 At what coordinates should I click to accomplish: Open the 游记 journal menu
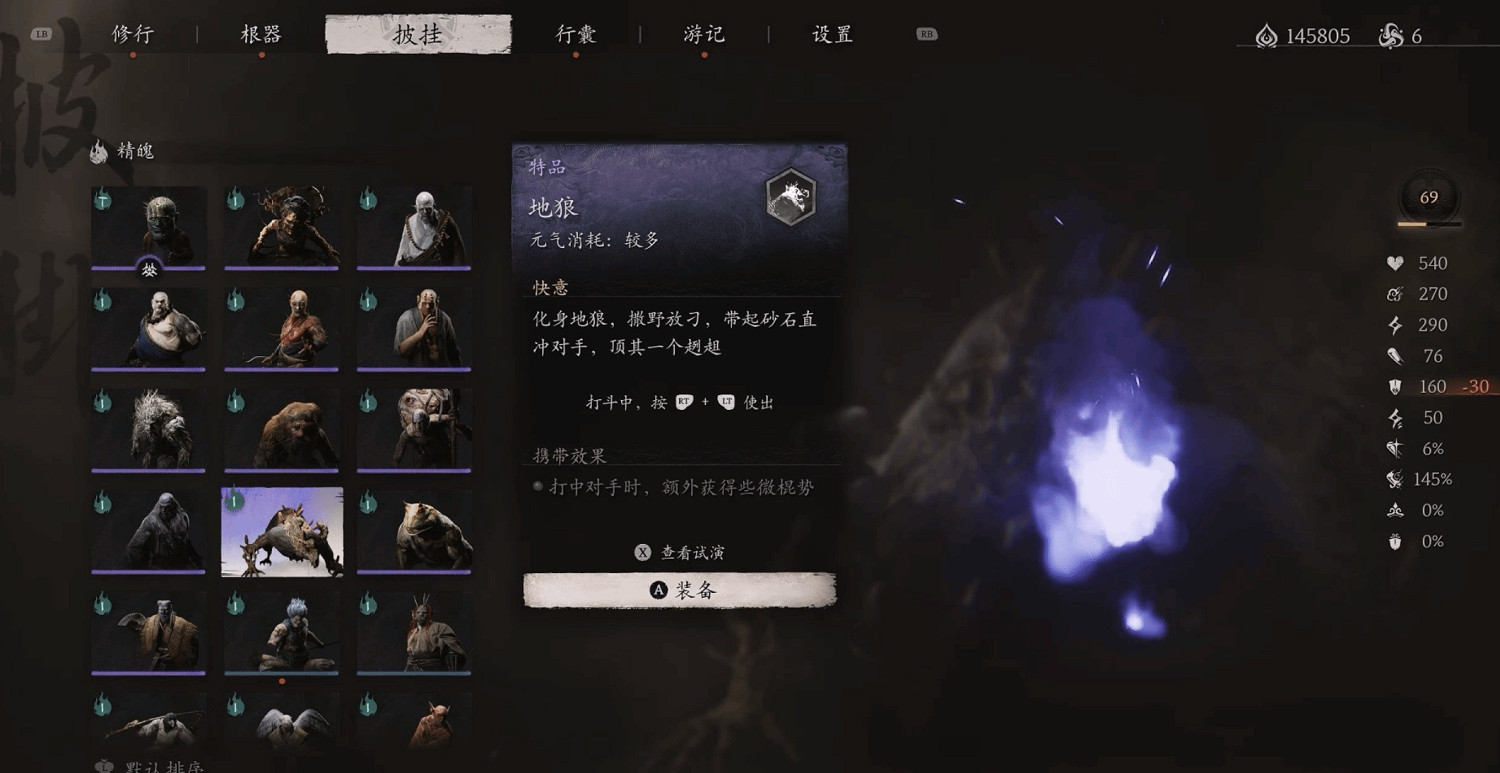702,33
